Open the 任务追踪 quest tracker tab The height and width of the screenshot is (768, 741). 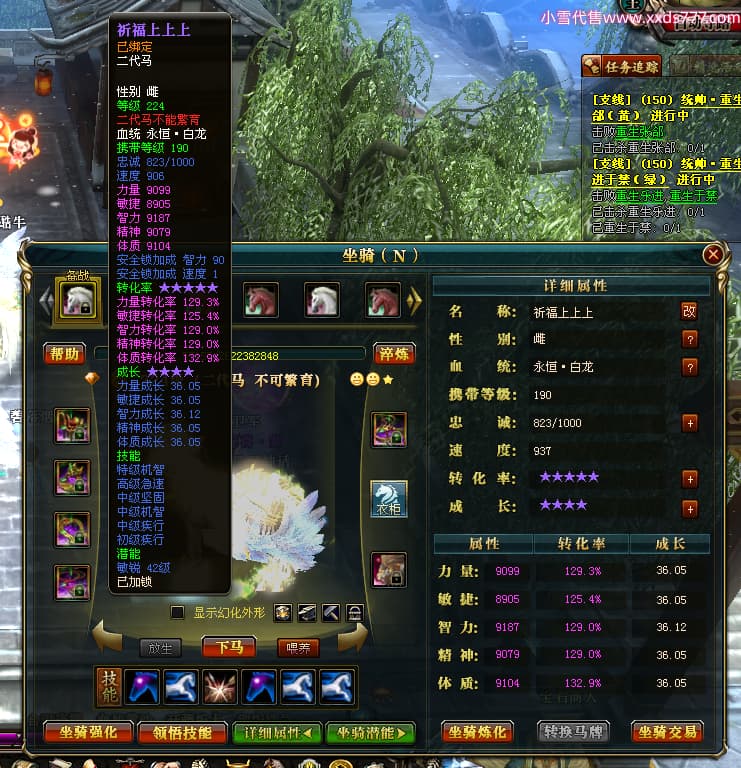[621, 67]
